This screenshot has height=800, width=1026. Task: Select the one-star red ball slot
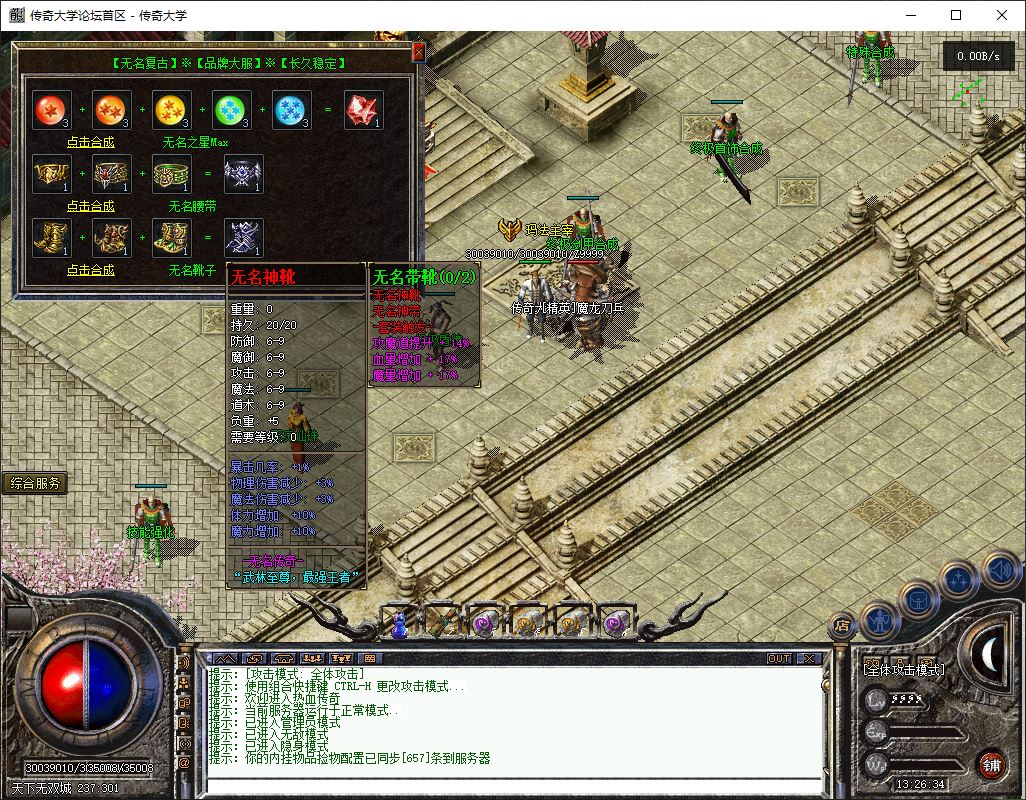point(51,110)
